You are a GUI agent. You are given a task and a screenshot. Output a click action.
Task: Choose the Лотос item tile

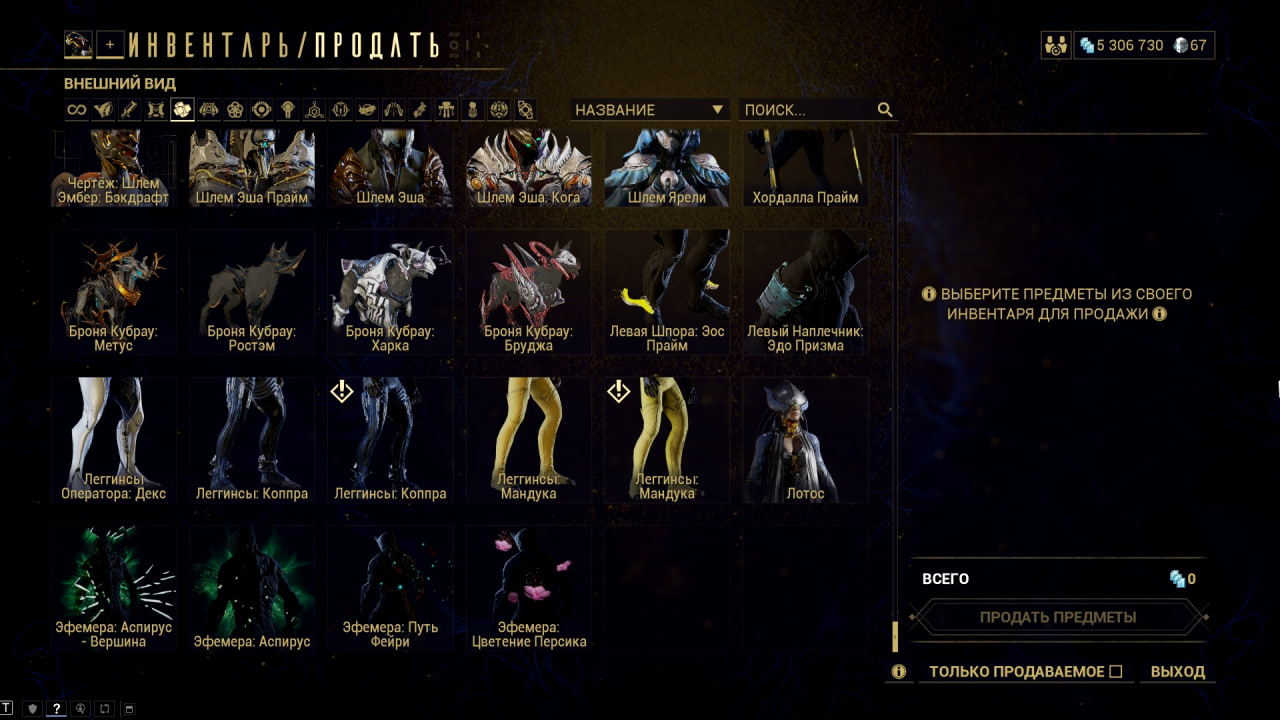(x=805, y=440)
